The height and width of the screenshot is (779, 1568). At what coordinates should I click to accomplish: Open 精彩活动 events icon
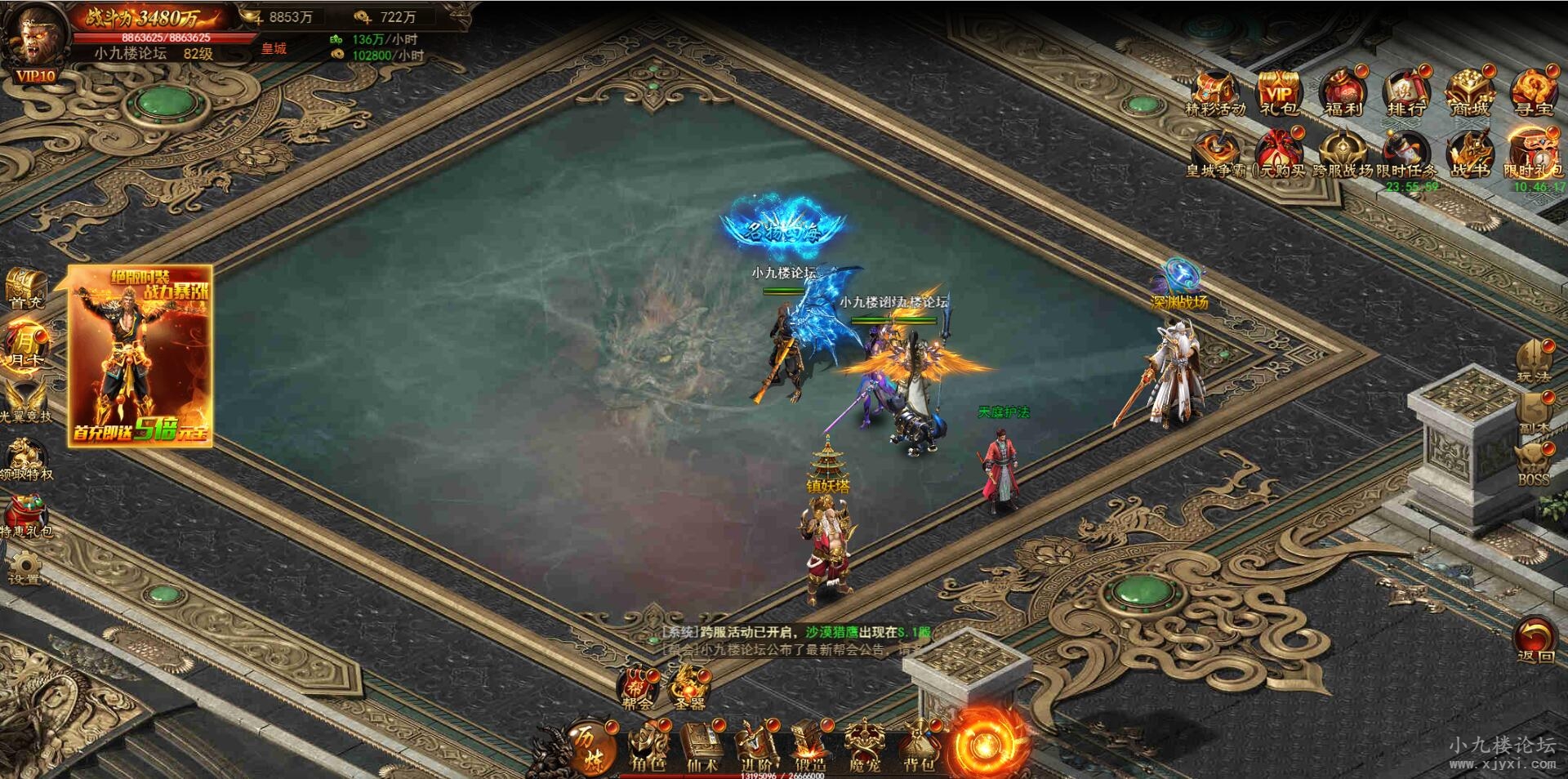point(1214,91)
